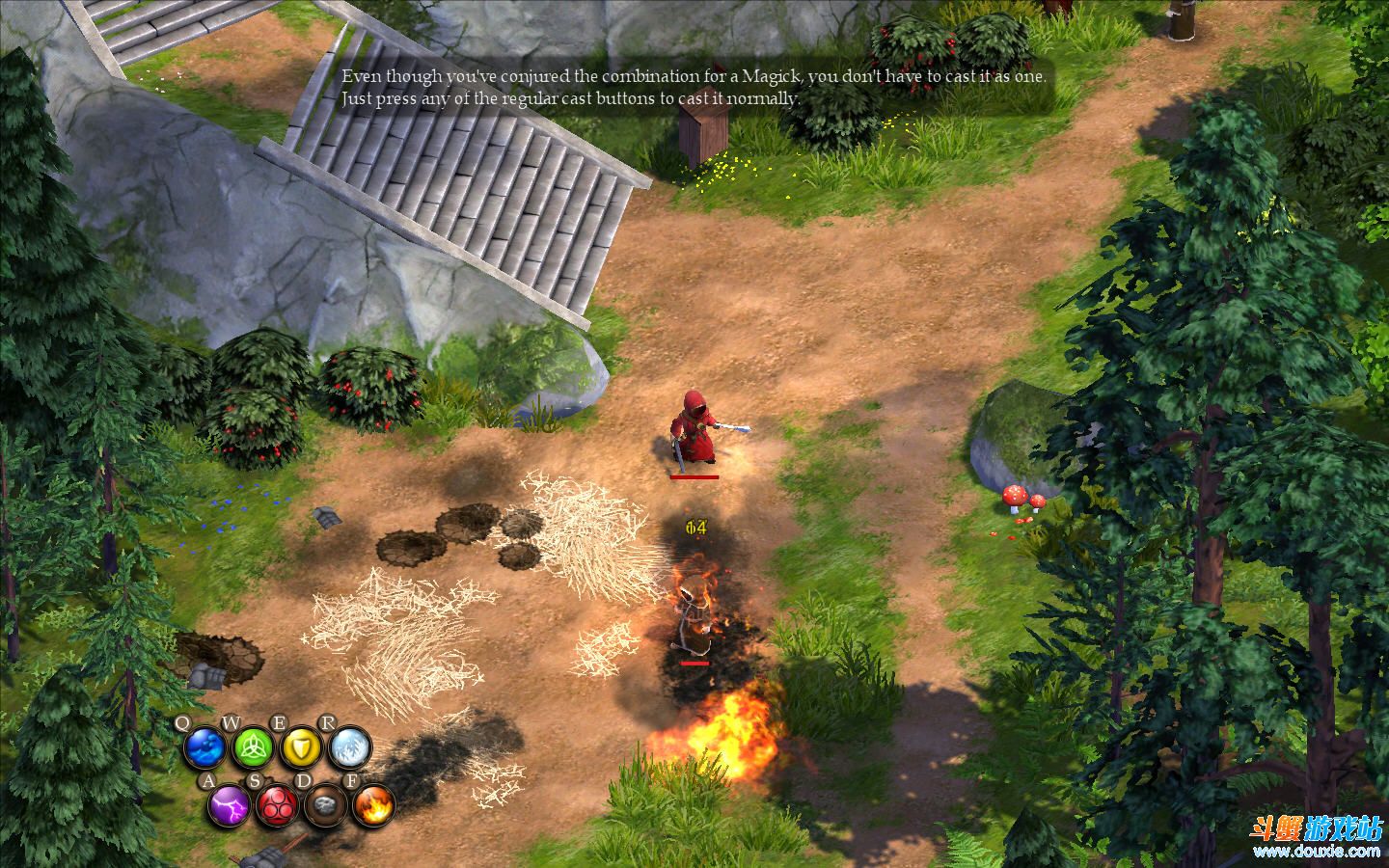Select the blue water element orb
The image size is (1389, 868).
204,747
